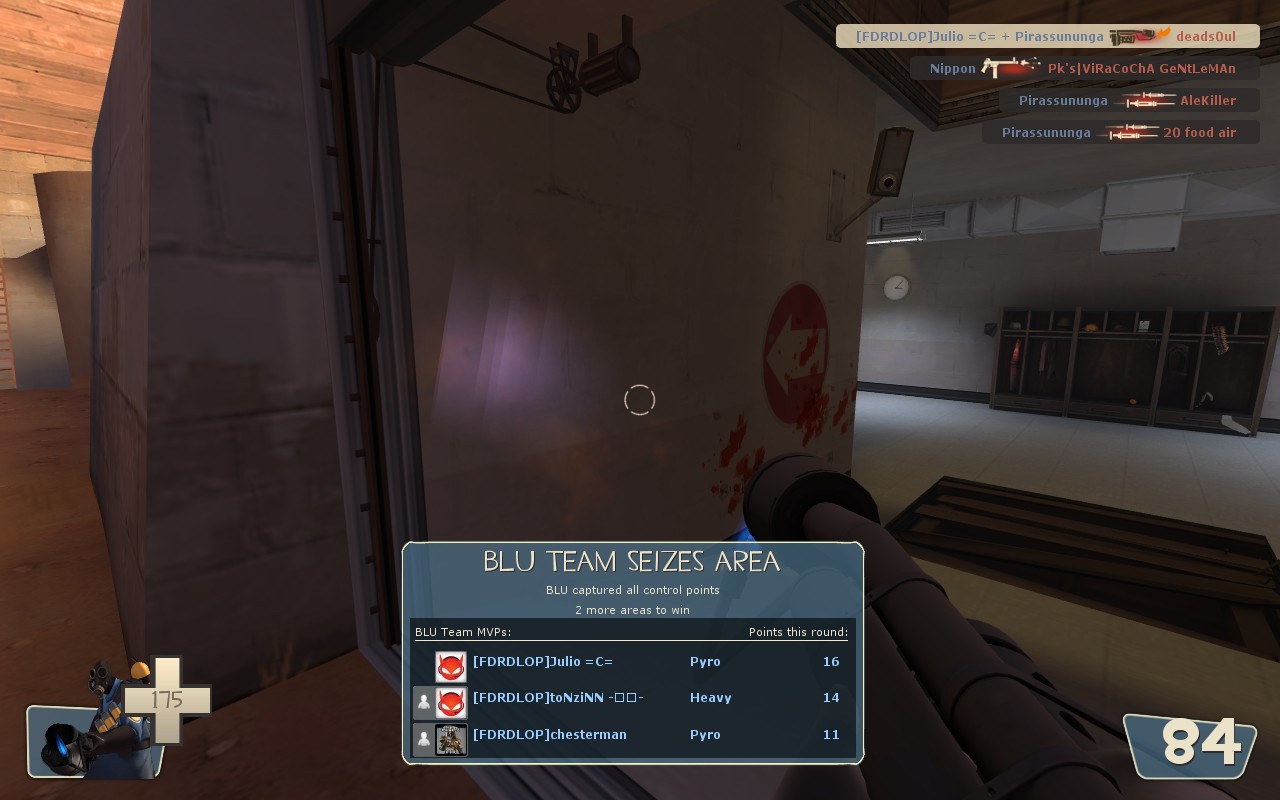Select Nippon's kill feed entry
Screen dimensions: 1280x800
click(x=1084, y=69)
